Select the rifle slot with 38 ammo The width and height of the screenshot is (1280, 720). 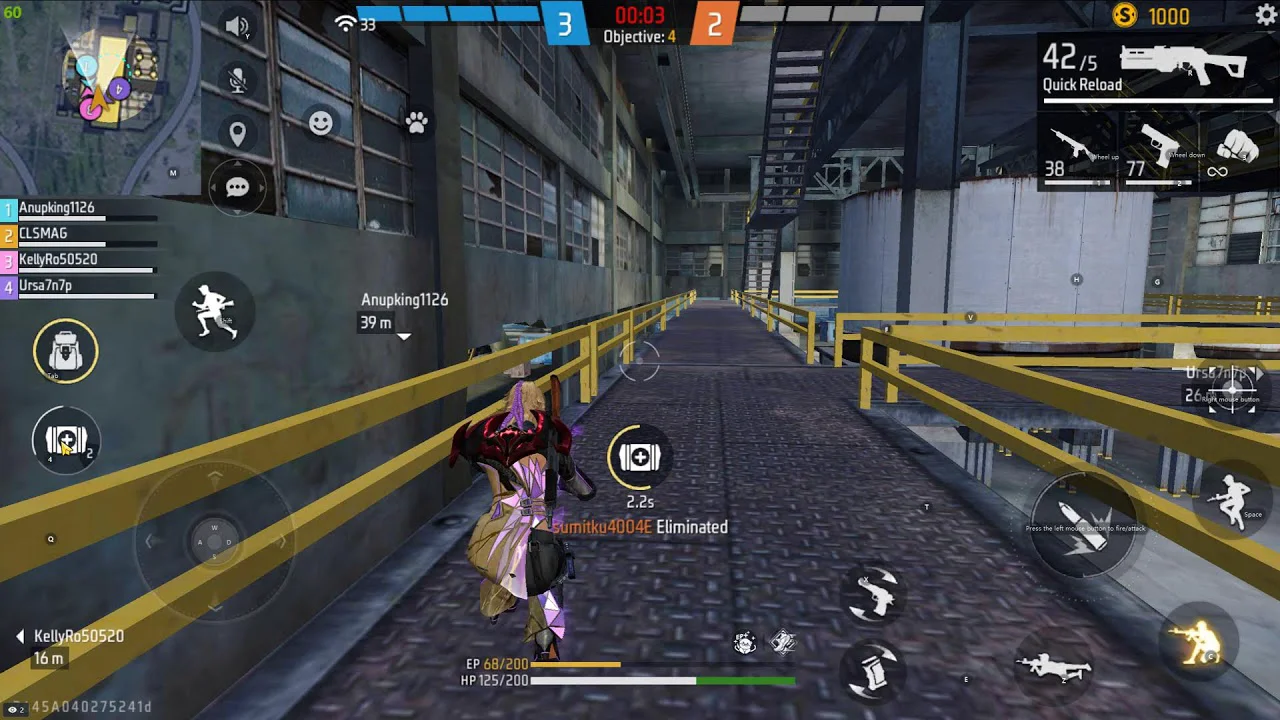(x=1078, y=152)
